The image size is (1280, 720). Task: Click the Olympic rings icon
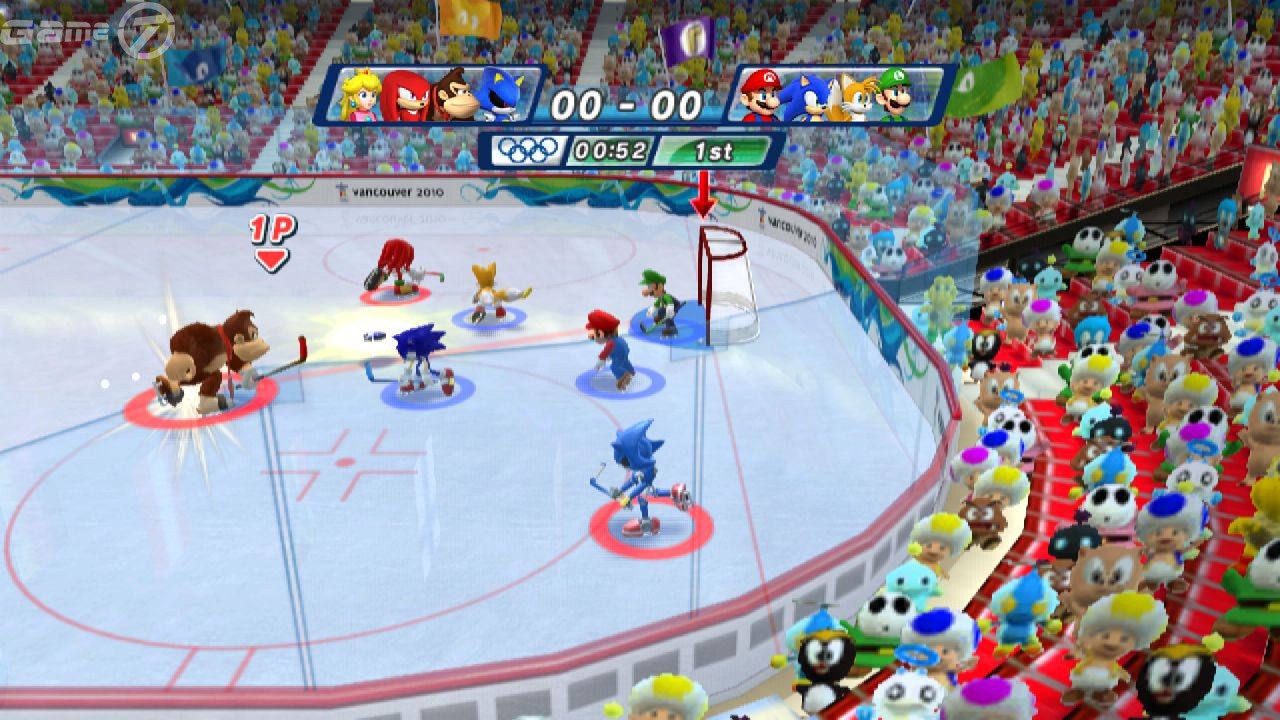[x=529, y=150]
